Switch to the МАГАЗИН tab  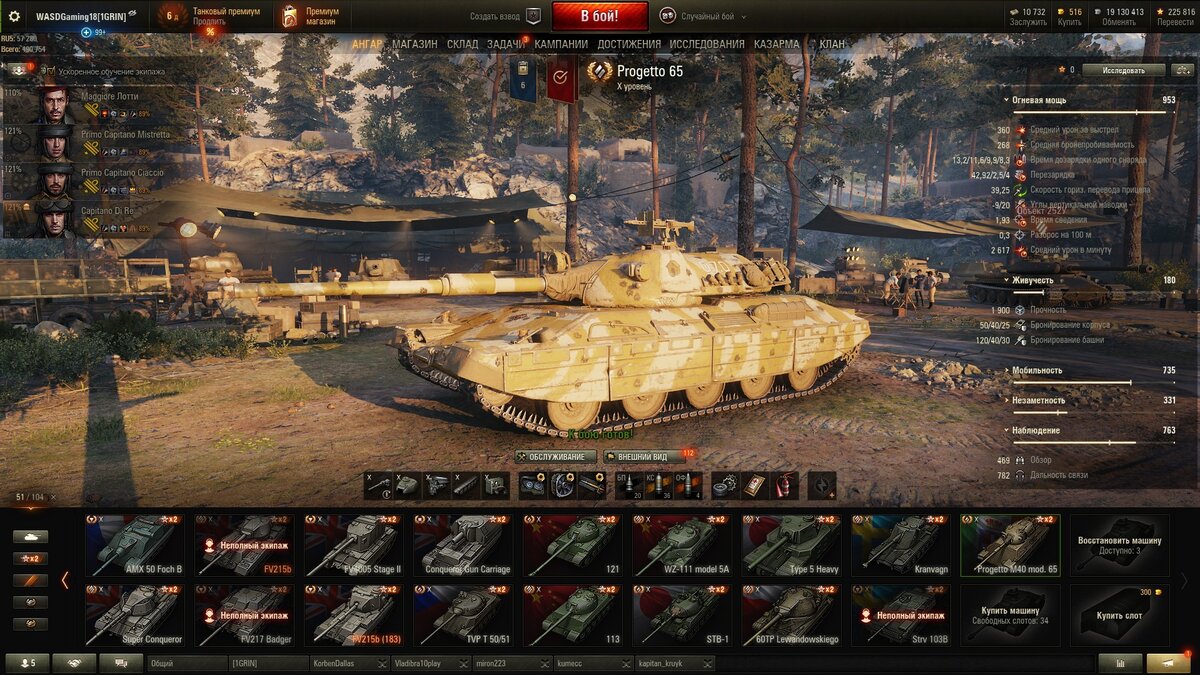414,44
